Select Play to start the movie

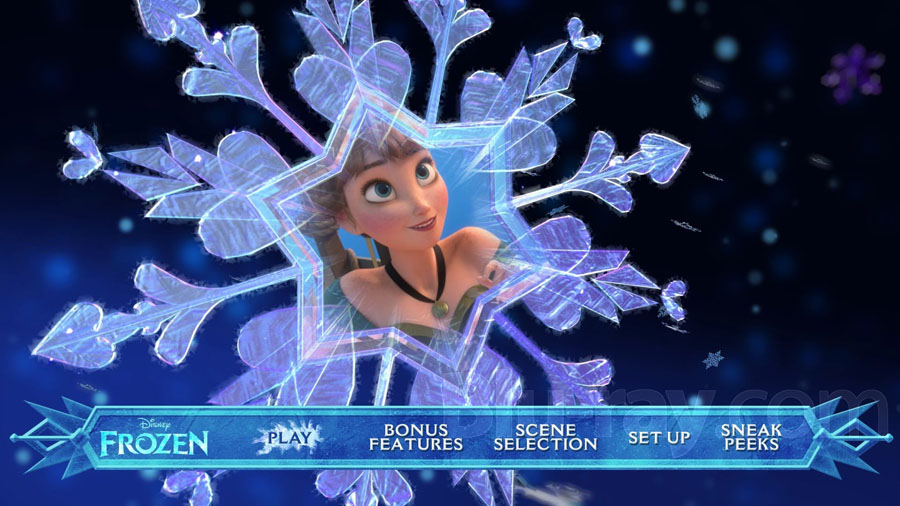[x=288, y=437]
